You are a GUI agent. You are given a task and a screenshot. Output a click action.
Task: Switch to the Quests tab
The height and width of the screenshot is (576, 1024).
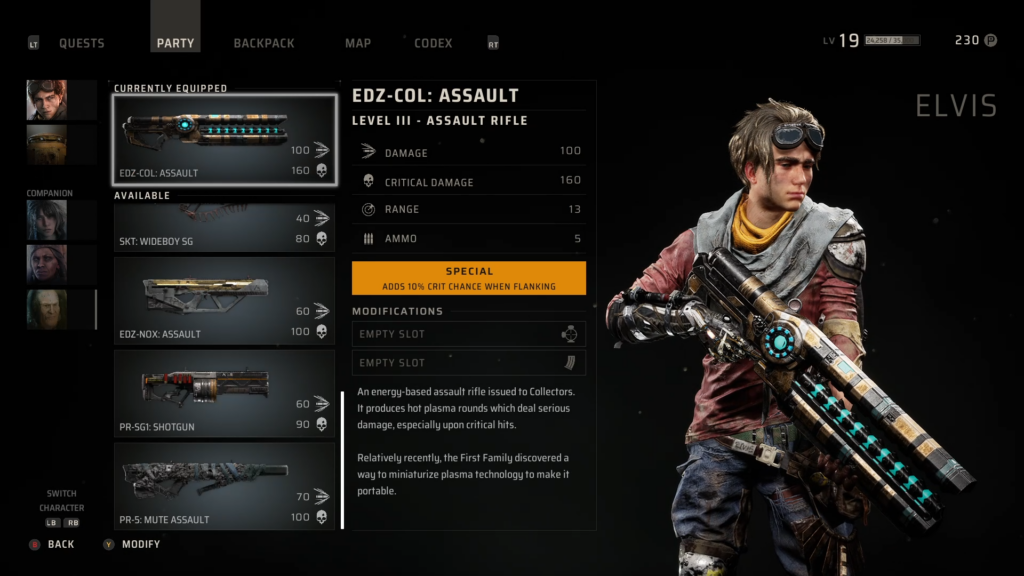pyautogui.click(x=81, y=43)
